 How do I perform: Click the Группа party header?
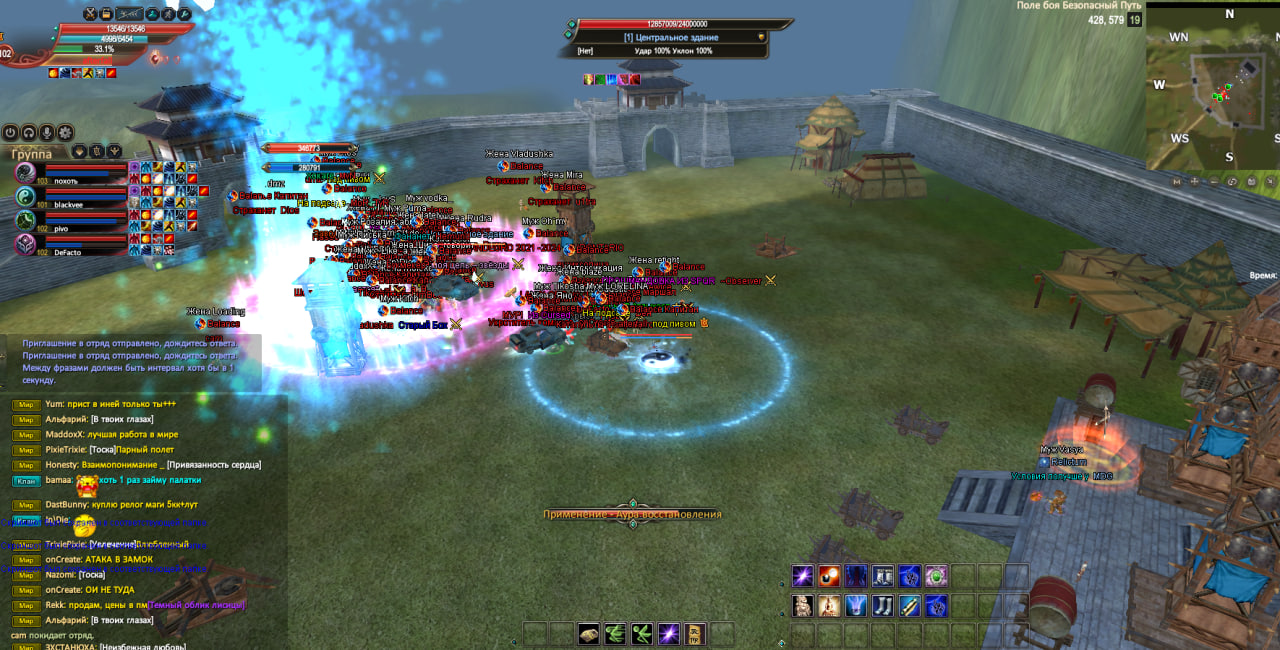tap(32, 154)
